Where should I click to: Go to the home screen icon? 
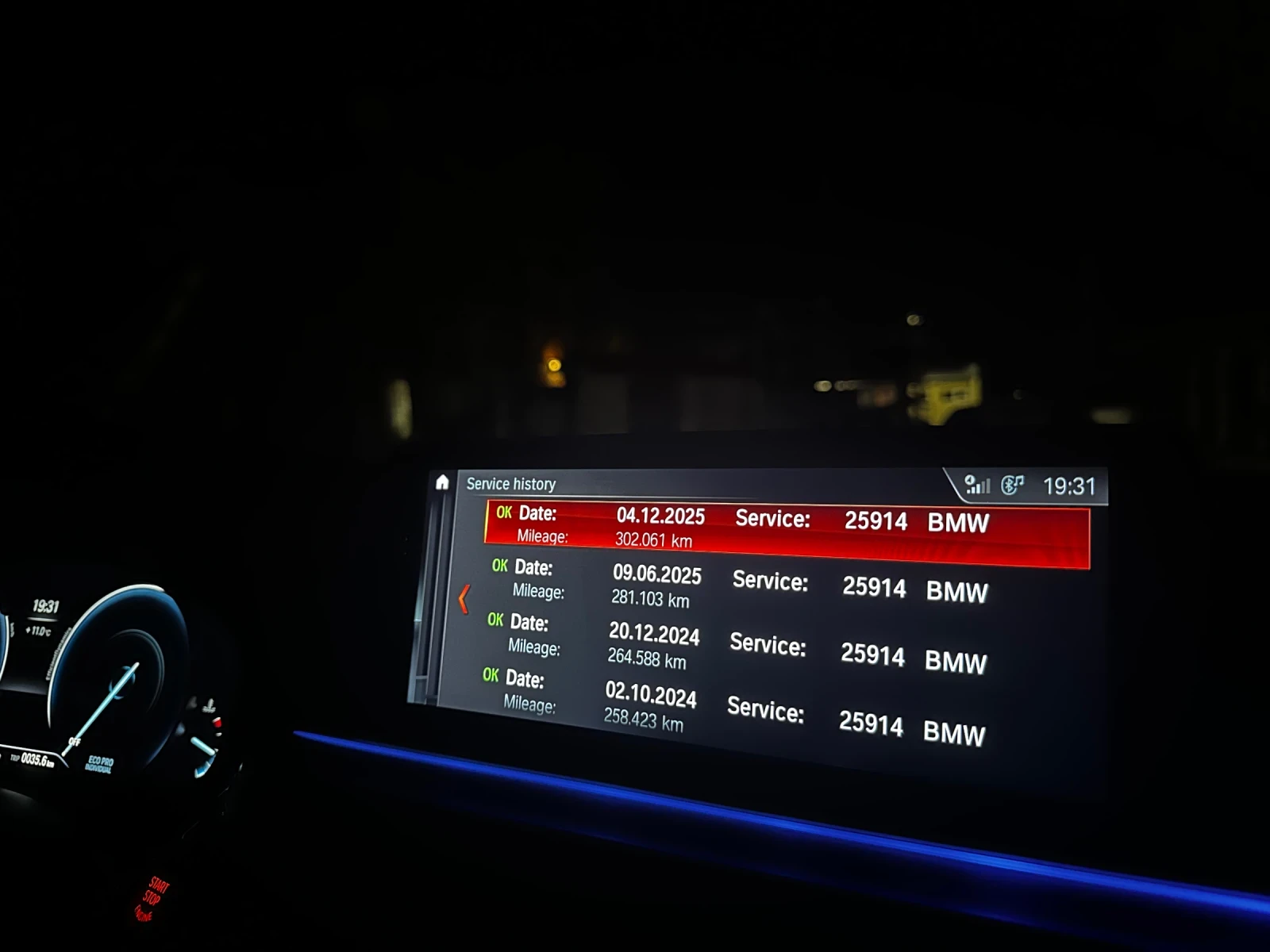pyautogui.click(x=442, y=482)
